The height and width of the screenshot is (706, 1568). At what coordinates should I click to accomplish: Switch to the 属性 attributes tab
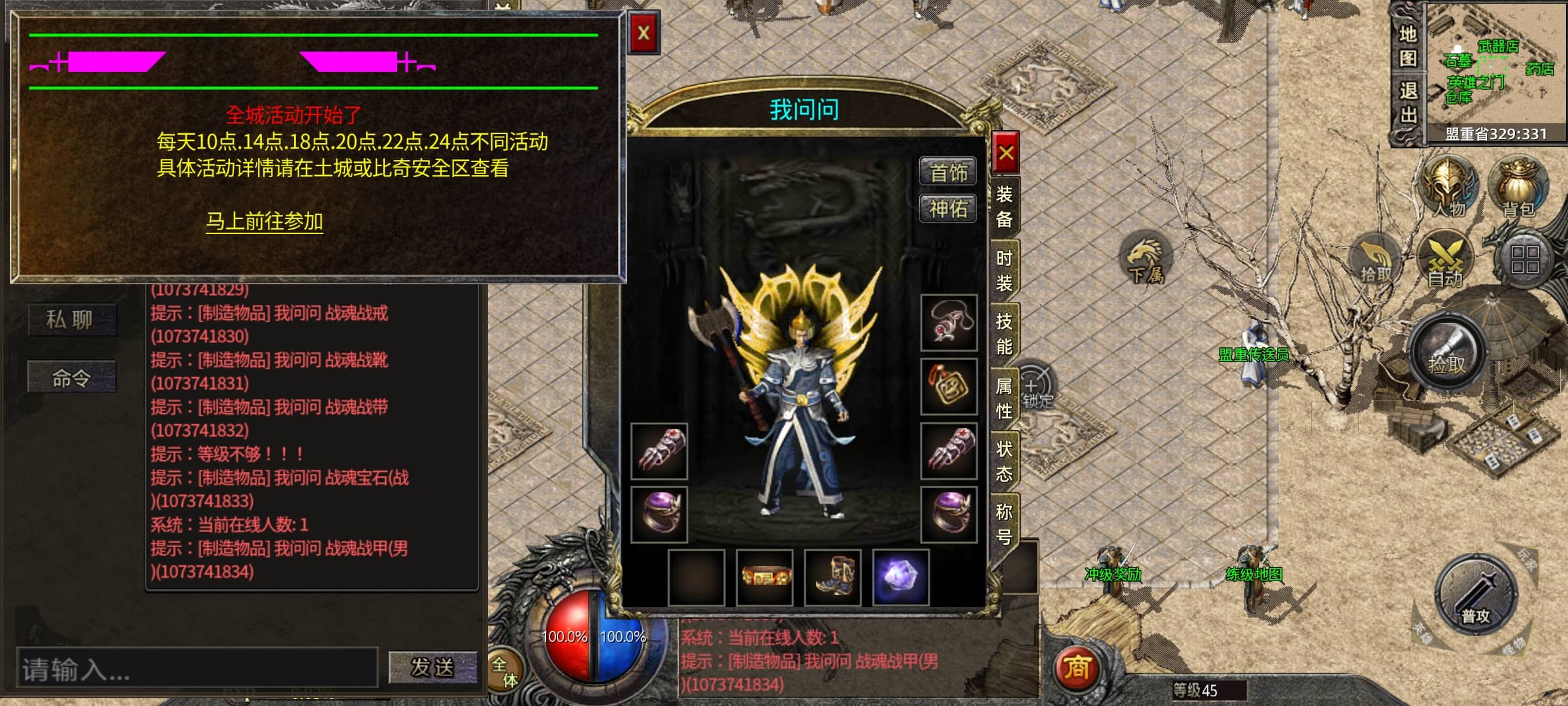tap(1004, 398)
